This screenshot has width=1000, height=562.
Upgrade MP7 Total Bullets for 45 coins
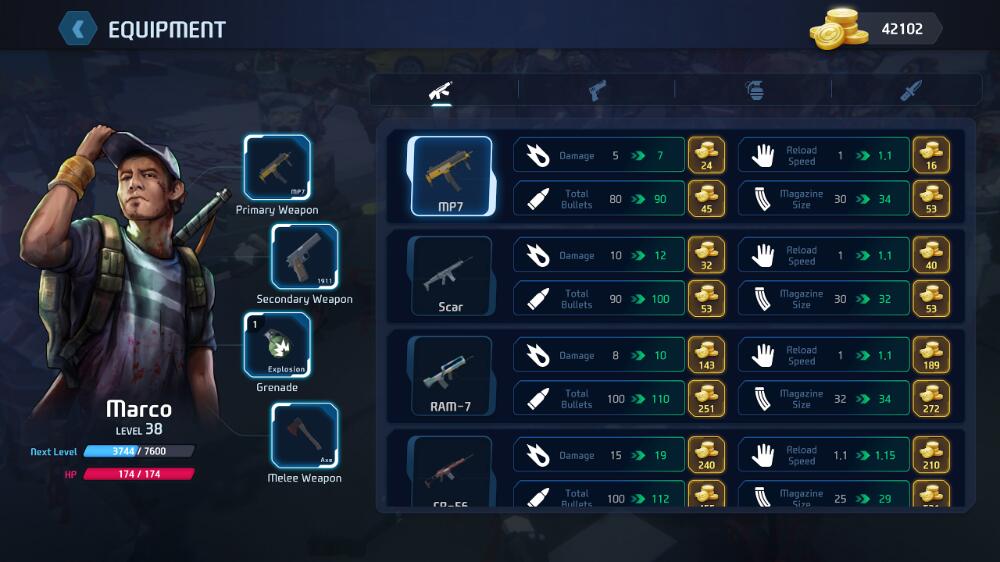point(707,198)
